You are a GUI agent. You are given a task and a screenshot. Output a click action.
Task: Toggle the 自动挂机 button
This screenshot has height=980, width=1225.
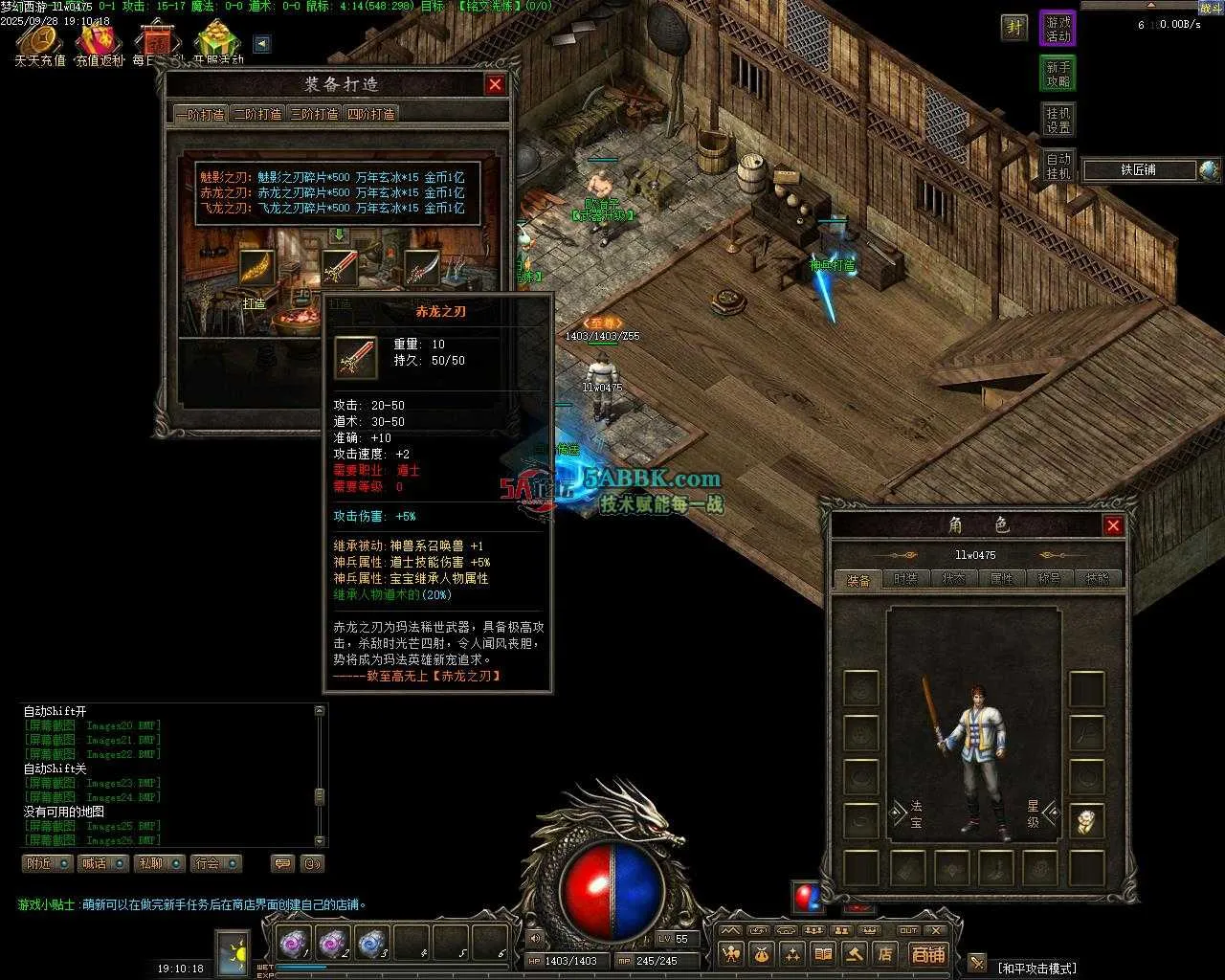[x=1058, y=166]
